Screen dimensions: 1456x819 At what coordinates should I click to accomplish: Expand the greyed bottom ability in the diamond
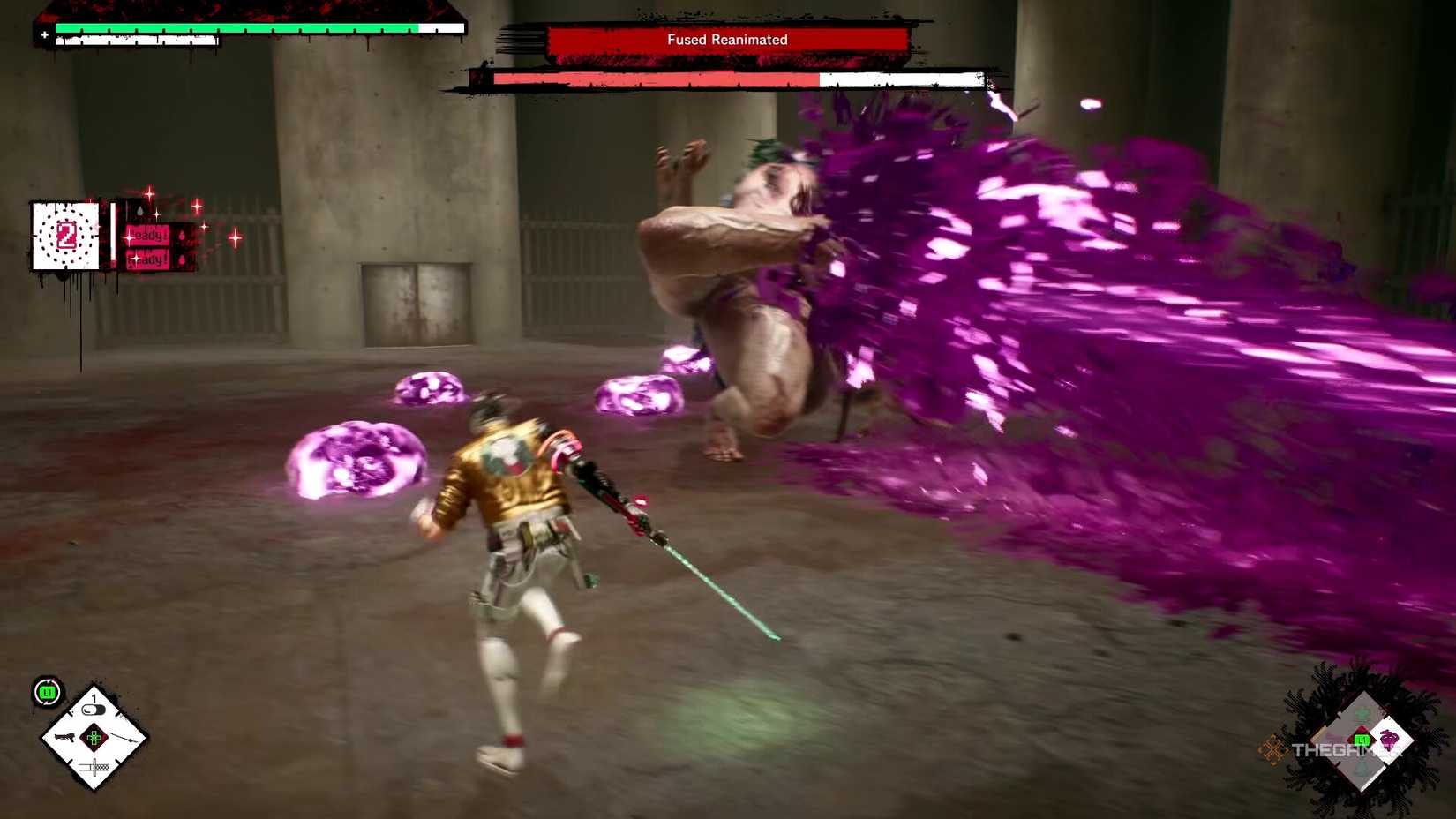(1359, 770)
